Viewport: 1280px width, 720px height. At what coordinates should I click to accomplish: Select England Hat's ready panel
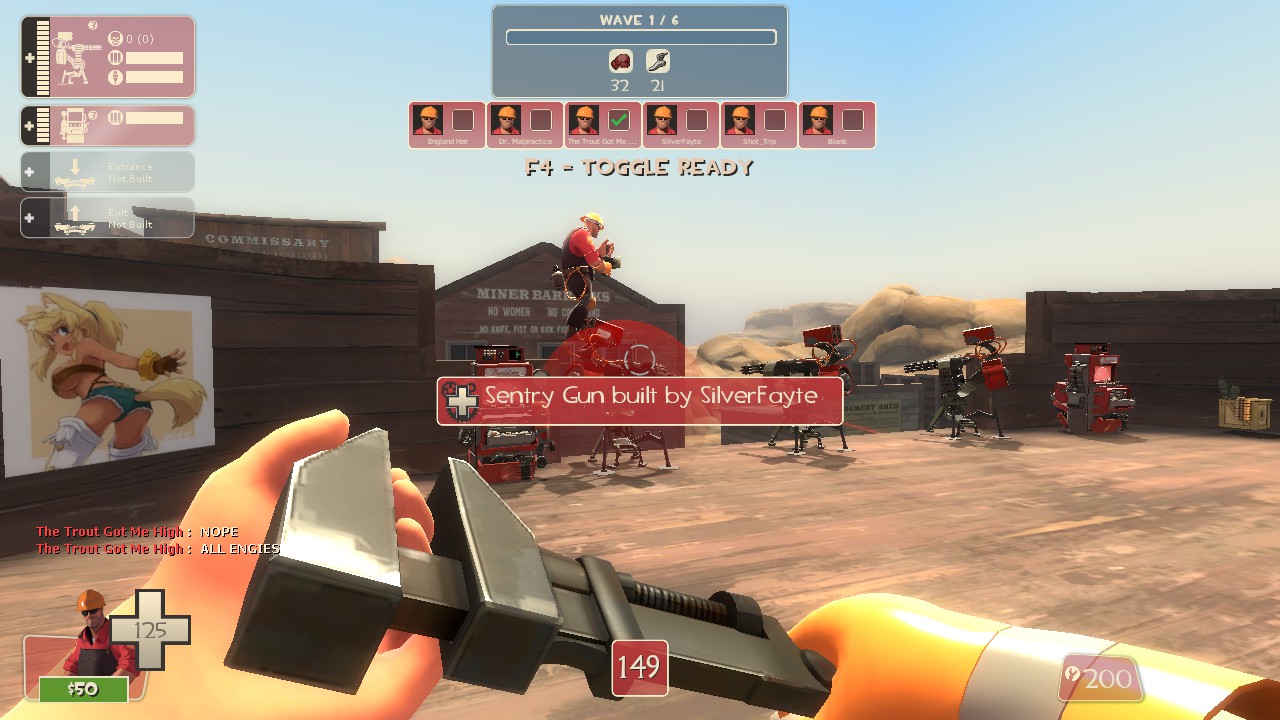point(447,125)
